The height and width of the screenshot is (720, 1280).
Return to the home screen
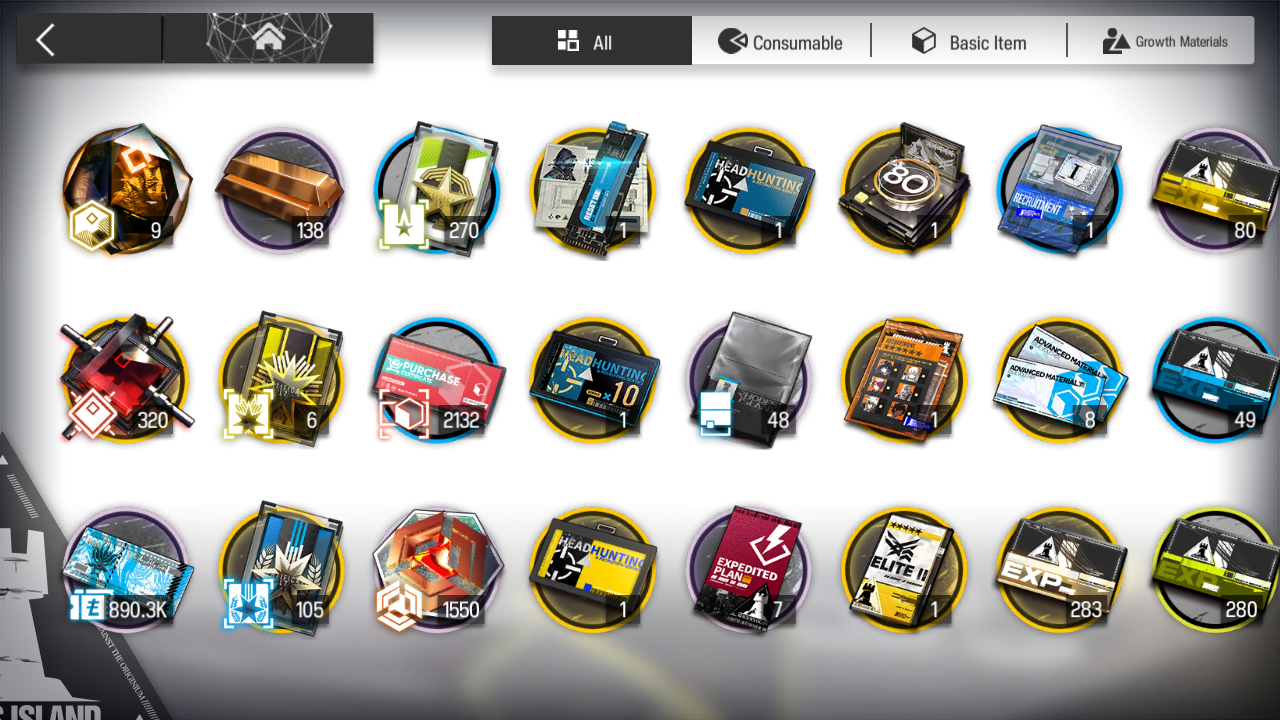(x=267, y=39)
